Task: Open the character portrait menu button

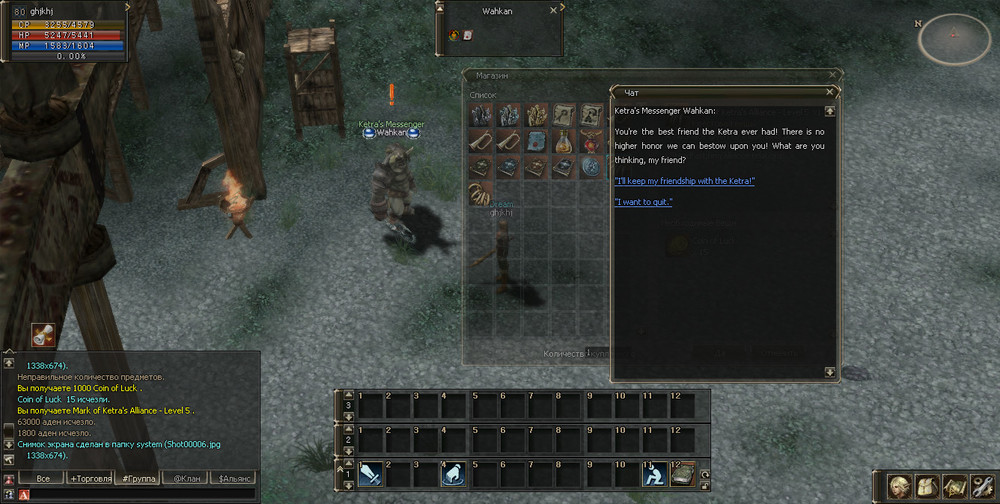Action: 900,485
